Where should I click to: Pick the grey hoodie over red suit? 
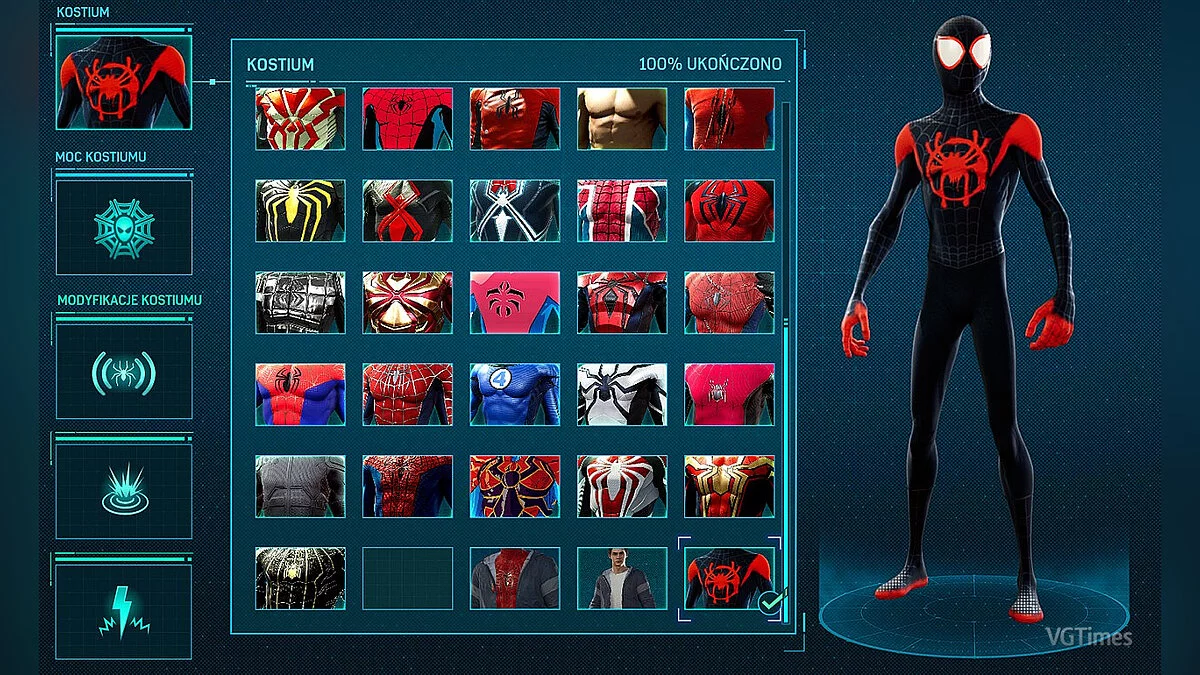(x=515, y=578)
